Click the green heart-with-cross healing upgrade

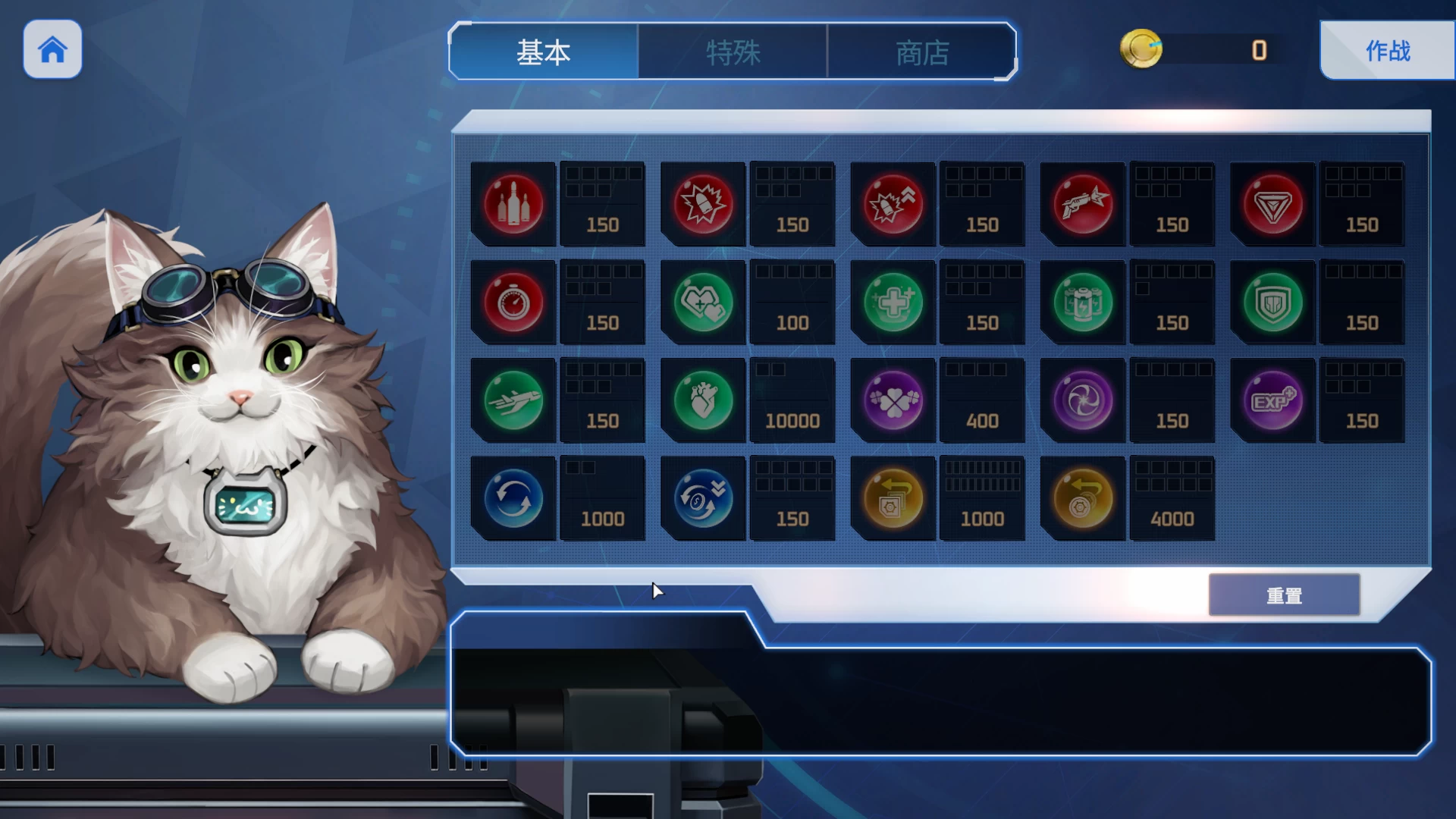click(x=703, y=302)
